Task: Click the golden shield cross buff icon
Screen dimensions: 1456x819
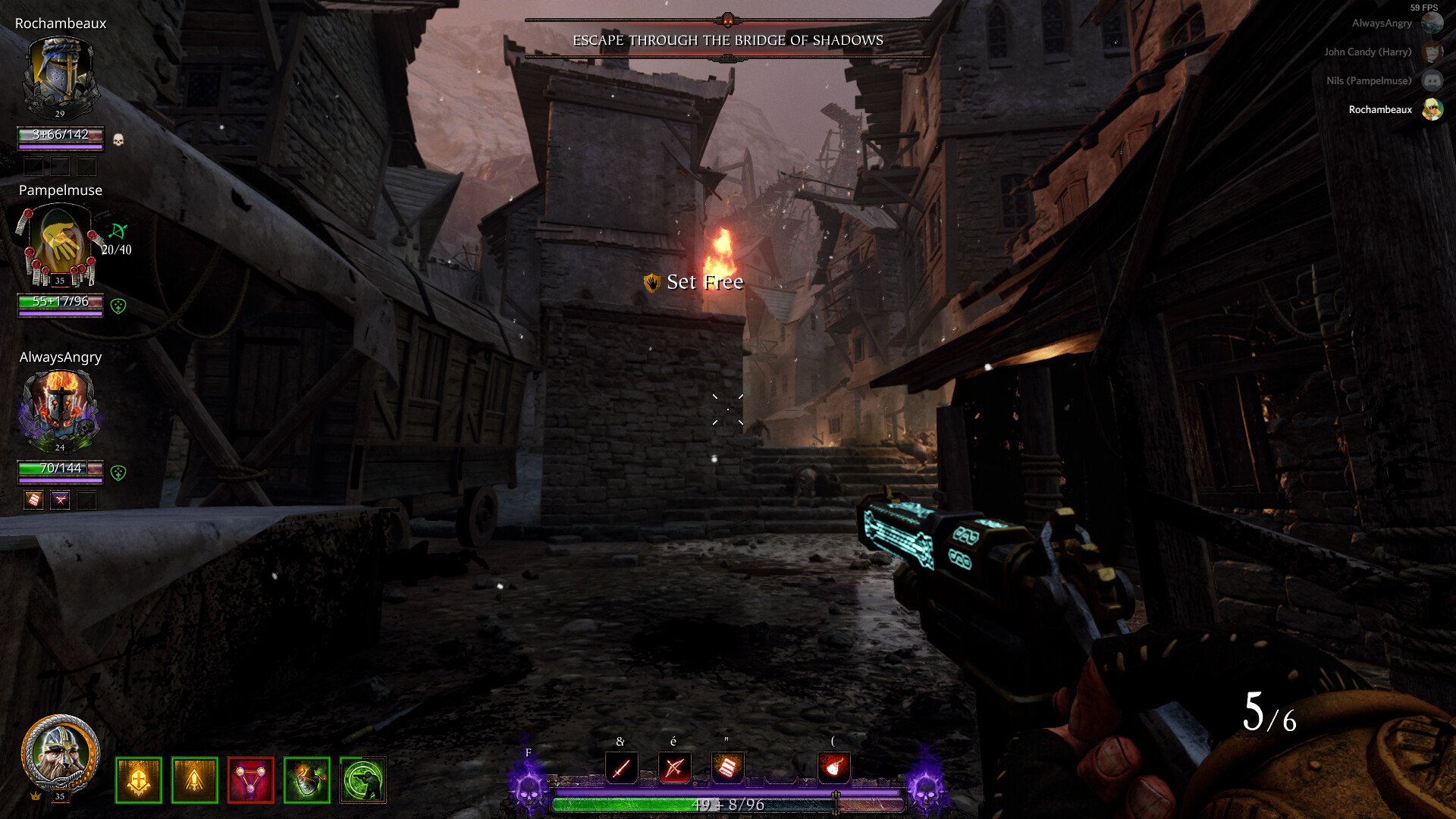Action: click(139, 780)
